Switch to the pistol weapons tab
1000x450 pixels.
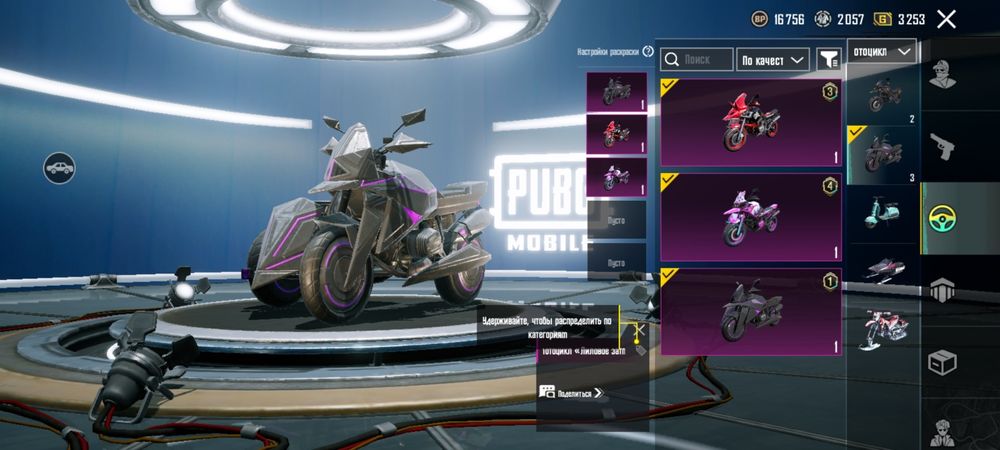coord(939,146)
